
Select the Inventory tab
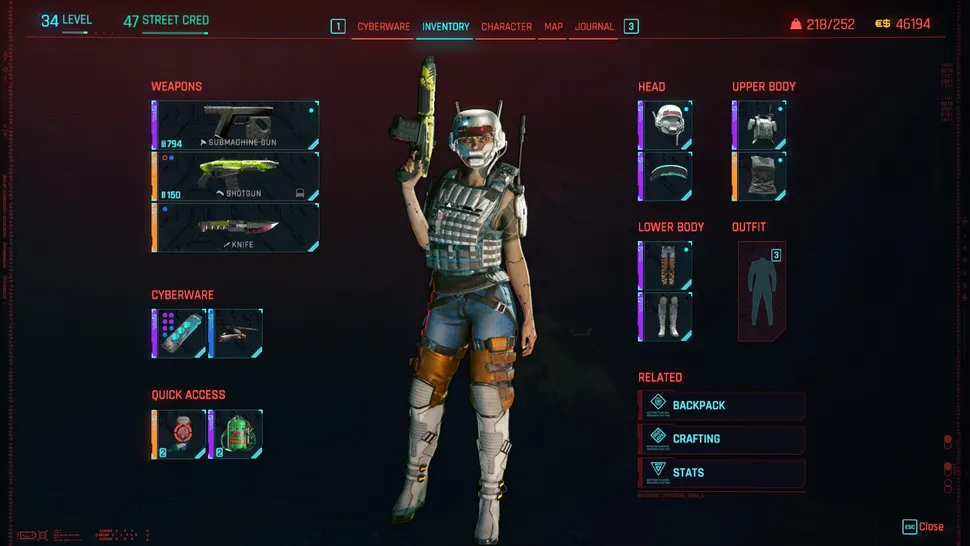pos(445,27)
